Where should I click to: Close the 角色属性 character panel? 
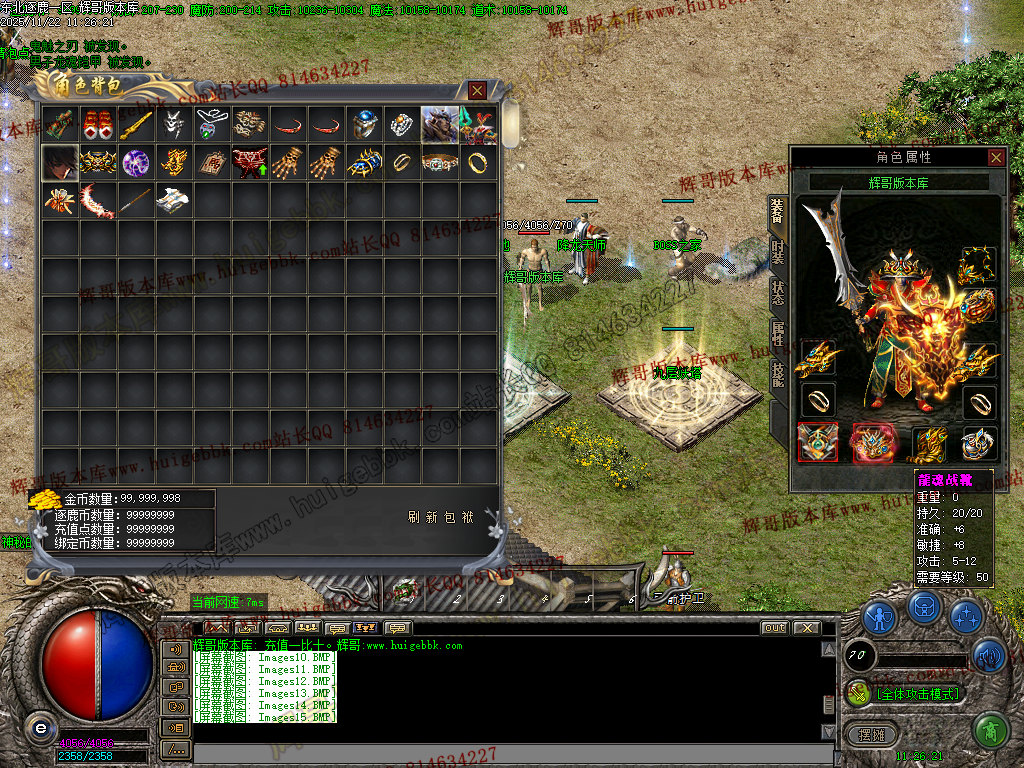pos(996,157)
